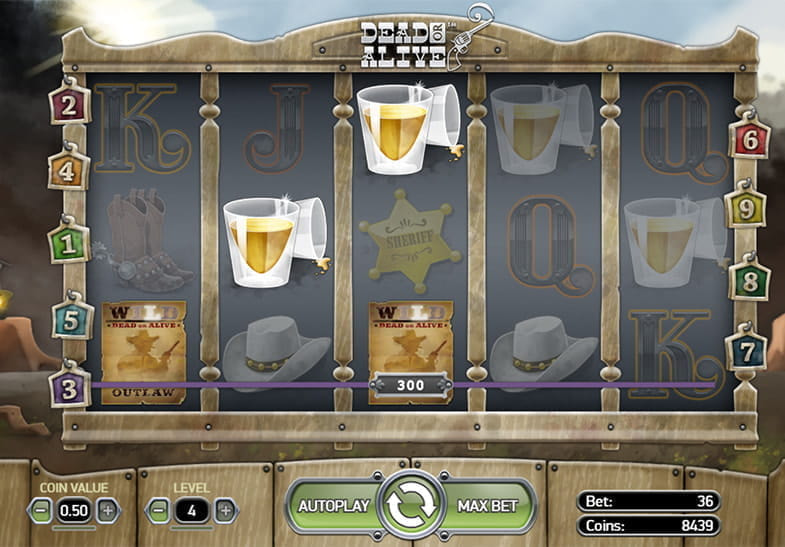Decrease the coin value

pos(42,509)
